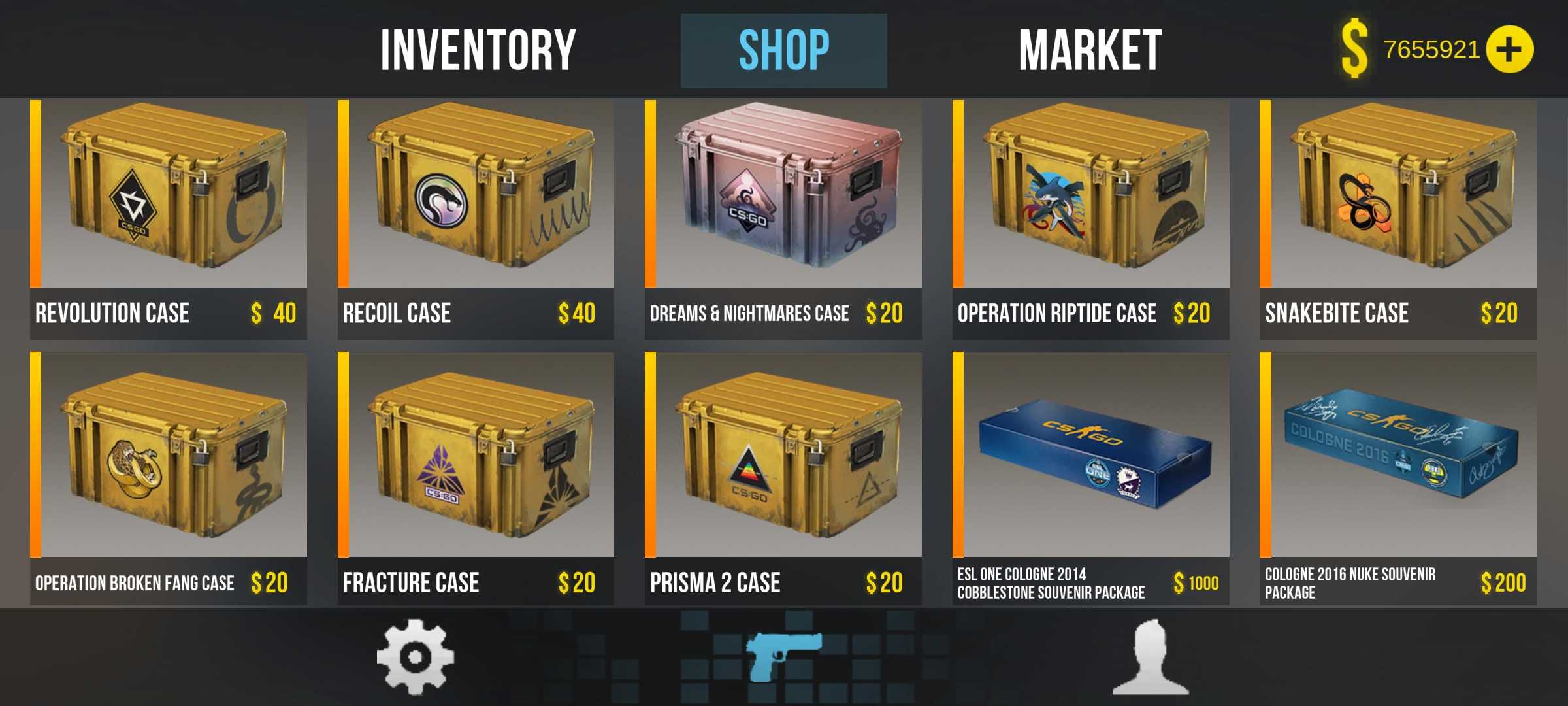Buy the Revolution Case
The width and height of the screenshot is (1568, 706).
pyautogui.click(x=169, y=219)
